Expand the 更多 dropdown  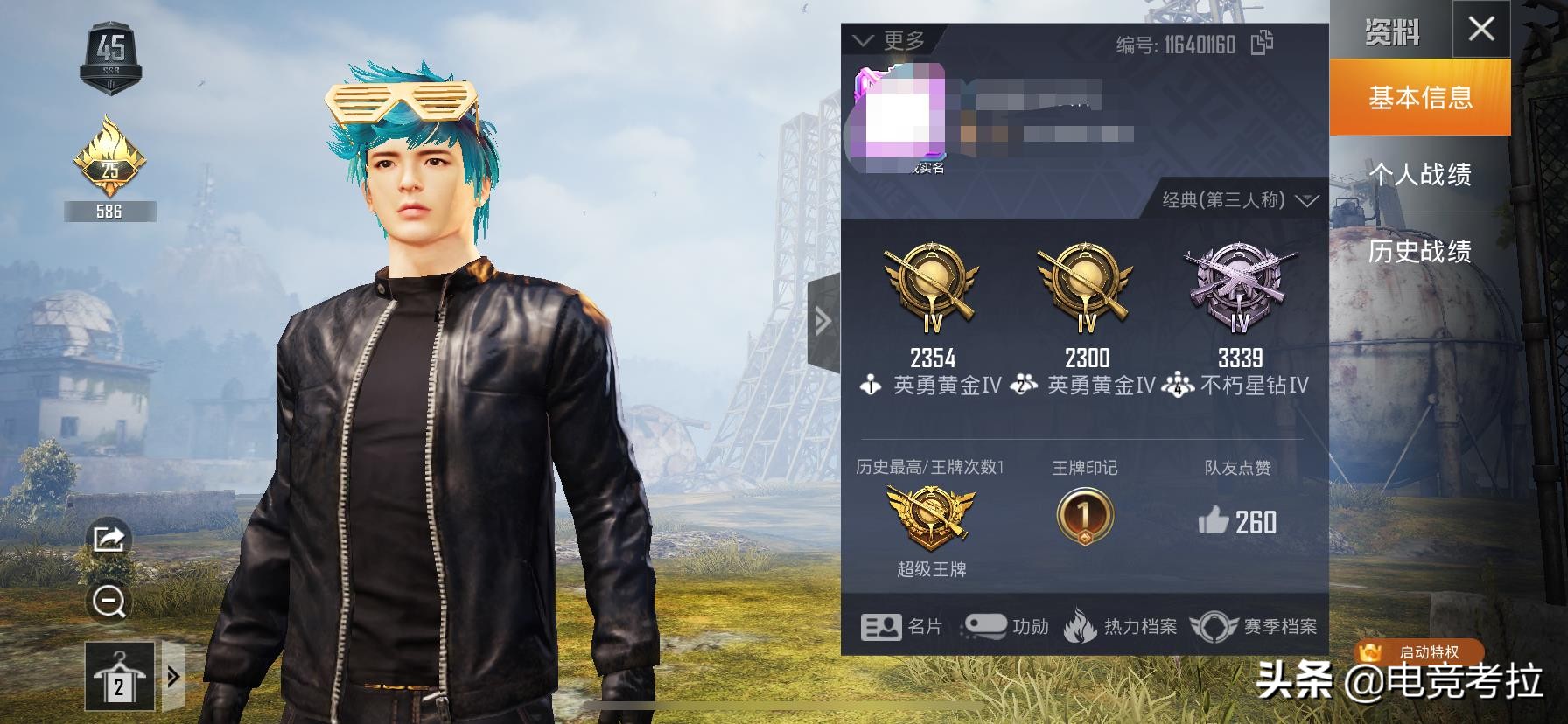pos(889,40)
